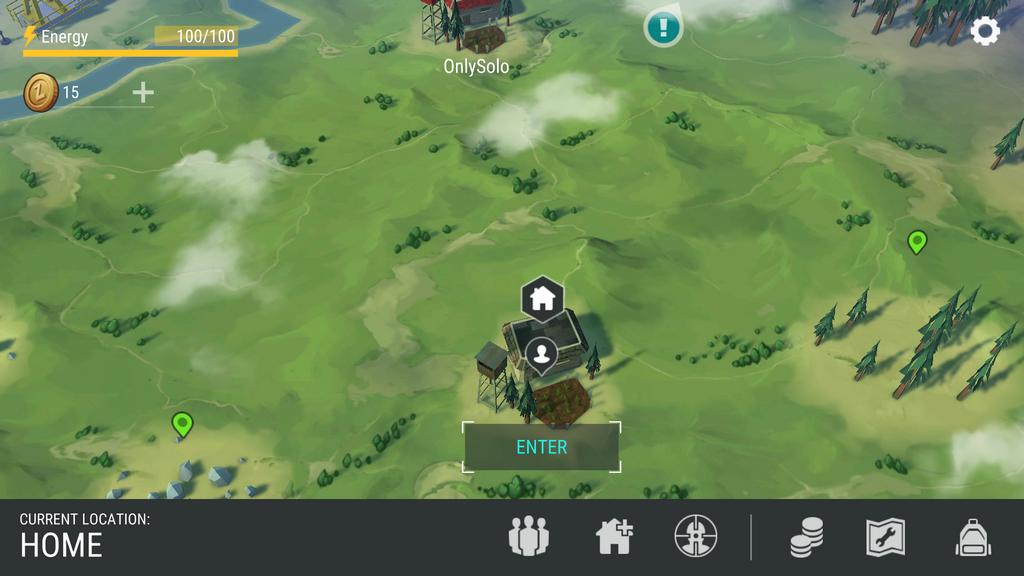The width and height of the screenshot is (1024, 576).
Task: Select the green location pin near the pine forest
Action: coord(916,242)
